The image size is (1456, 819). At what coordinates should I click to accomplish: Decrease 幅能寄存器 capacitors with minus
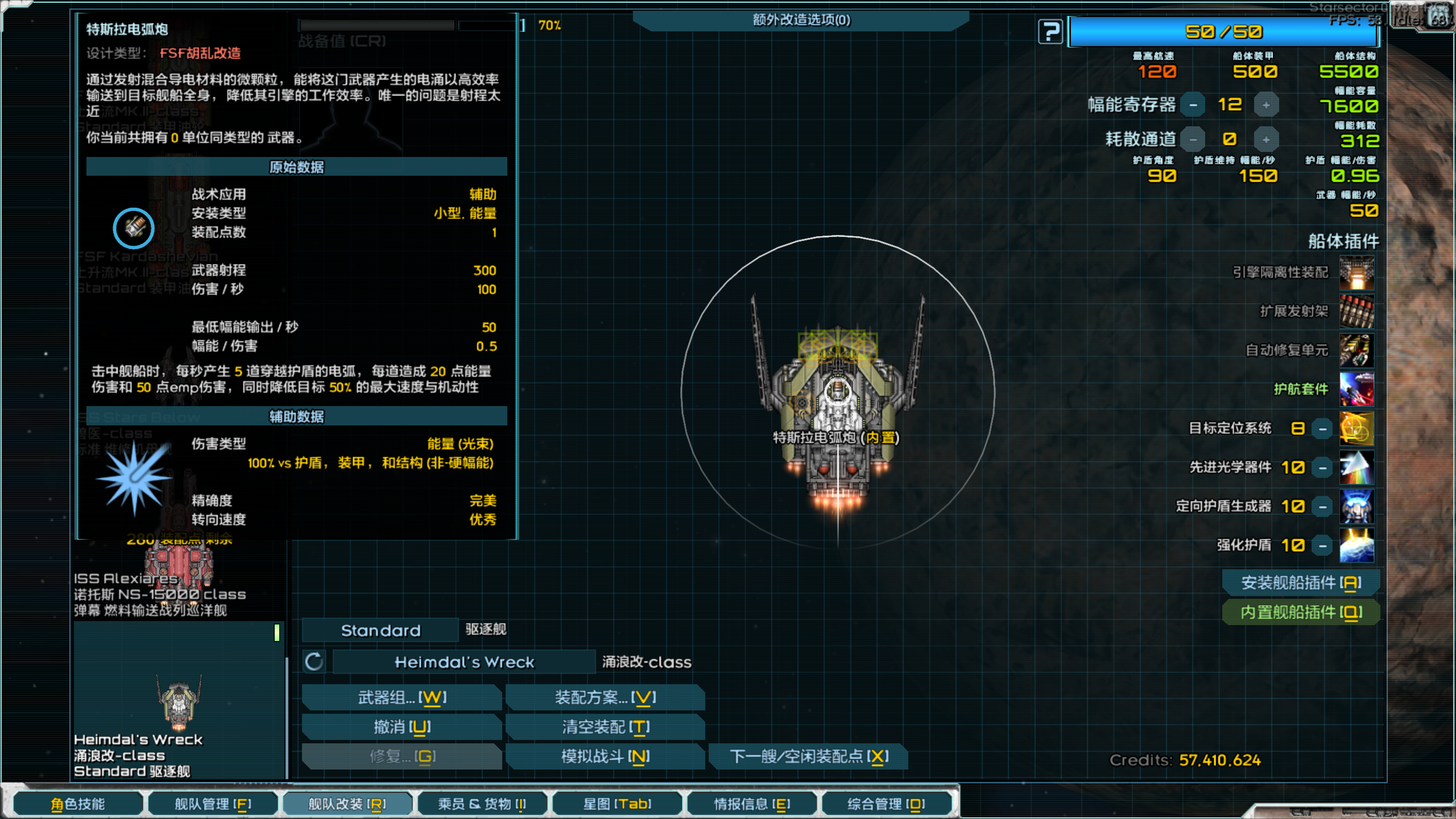[1193, 105]
